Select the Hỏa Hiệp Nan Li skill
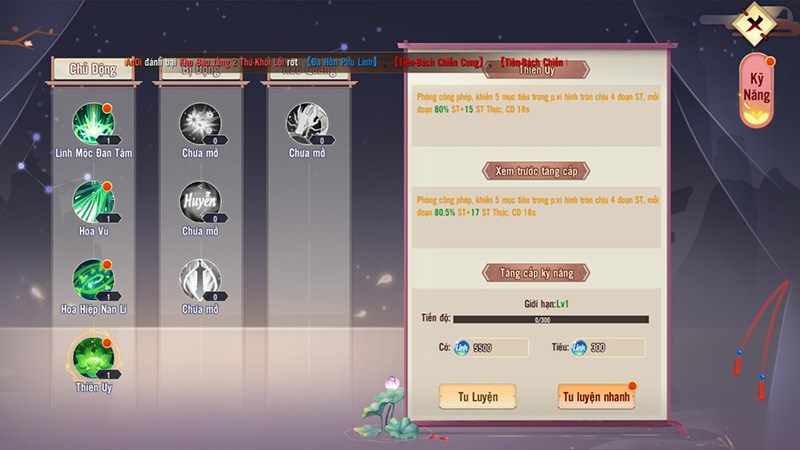The image size is (800, 450). click(x=93, y=279)
